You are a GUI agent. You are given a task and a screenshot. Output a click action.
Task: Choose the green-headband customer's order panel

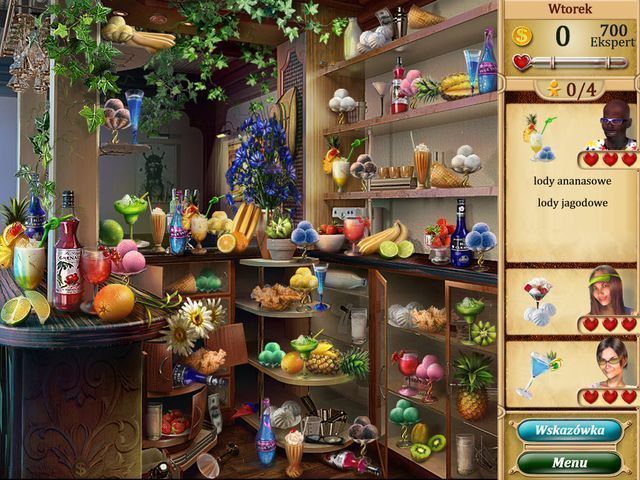(x=571, y=300)
